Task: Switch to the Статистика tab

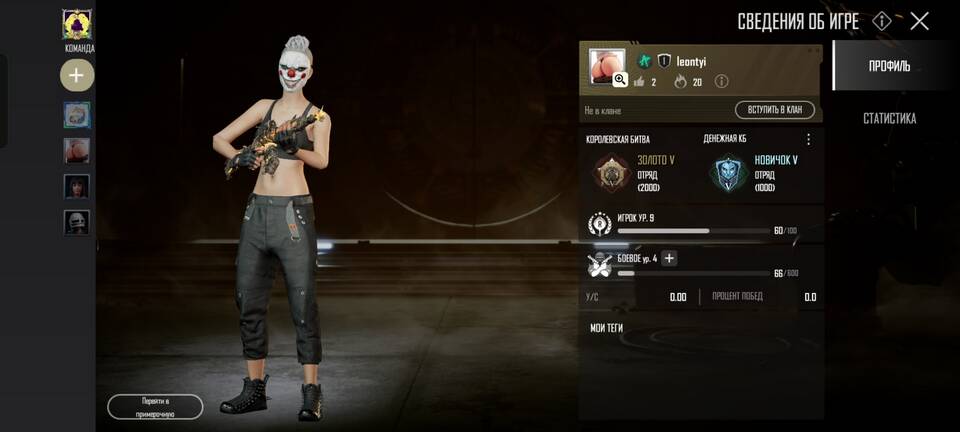Action: tap(889, 119)
